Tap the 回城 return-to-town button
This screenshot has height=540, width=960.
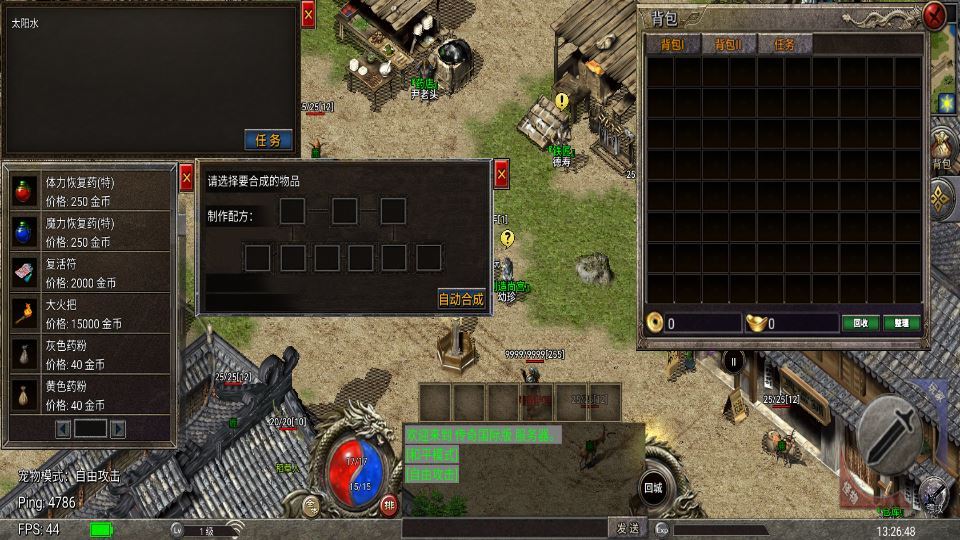pos(653,487)
